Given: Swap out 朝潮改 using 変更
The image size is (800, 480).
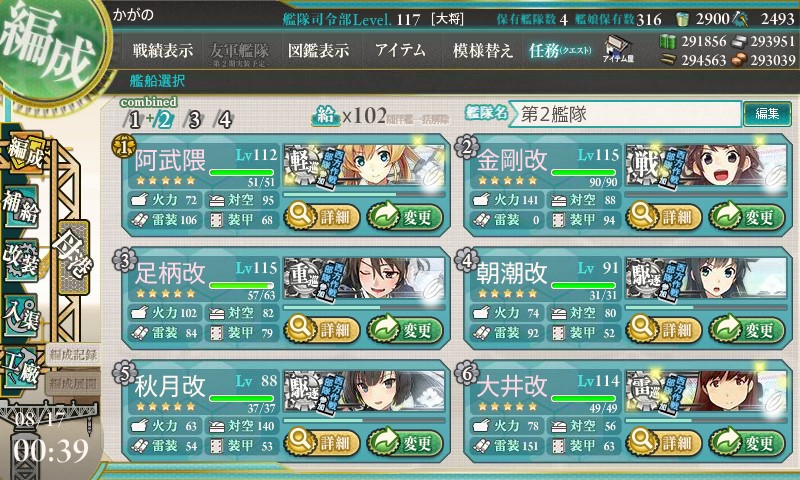Looking at the screenshot, I should coord(747,328).
